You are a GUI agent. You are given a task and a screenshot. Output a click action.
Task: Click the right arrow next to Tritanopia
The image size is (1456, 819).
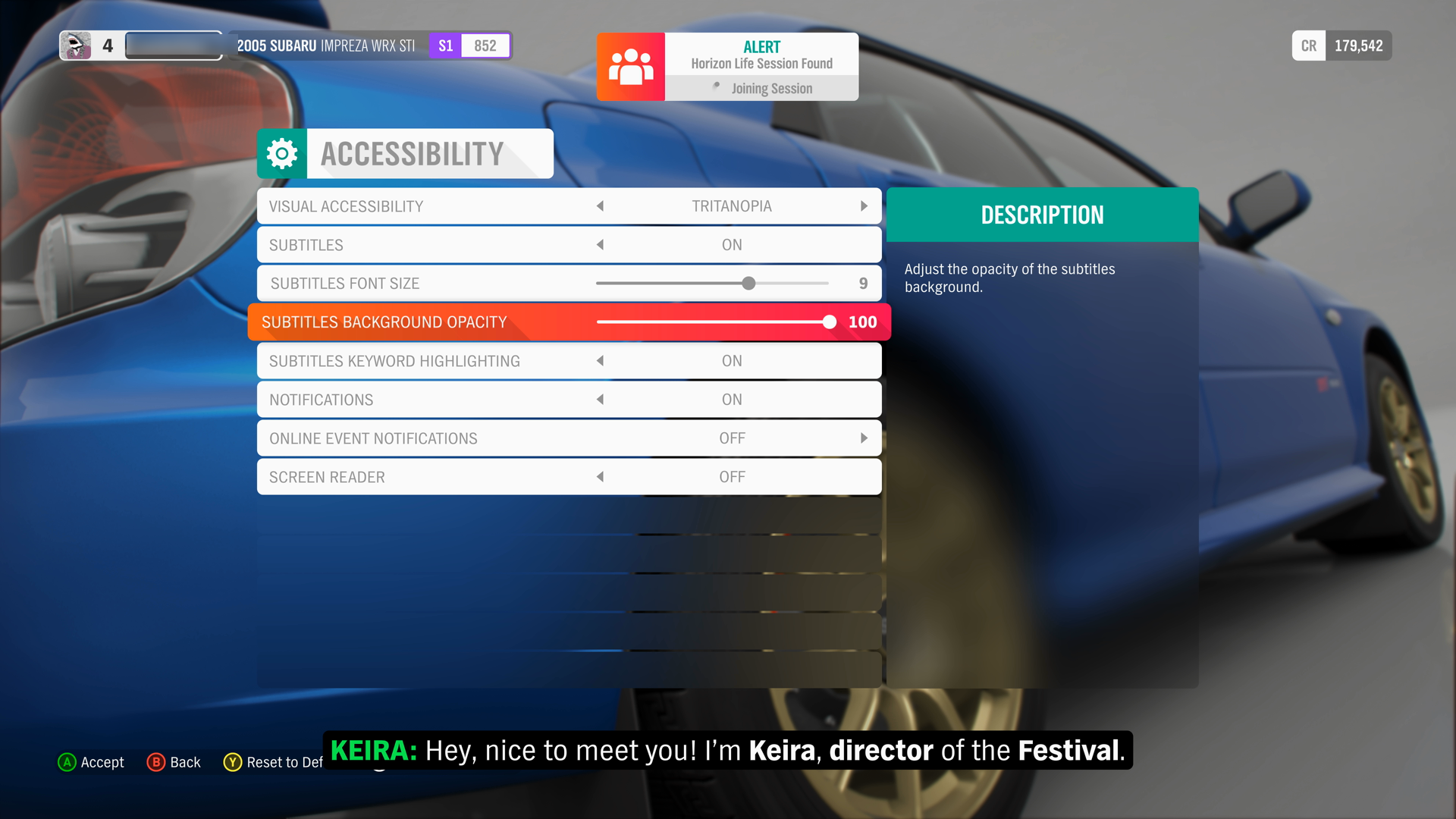click(864, 206)
